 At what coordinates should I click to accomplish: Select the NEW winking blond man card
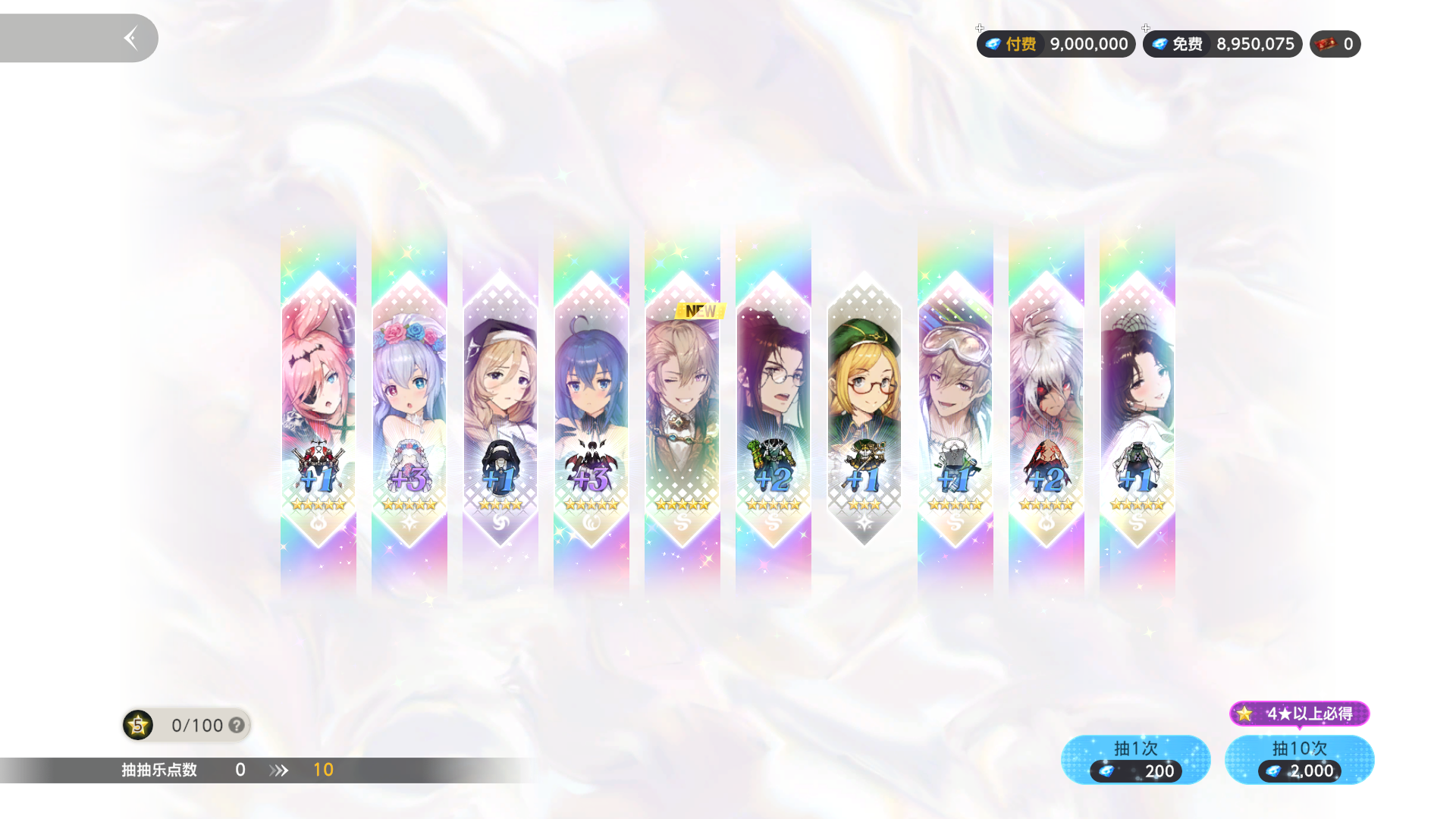coord(682,409)
